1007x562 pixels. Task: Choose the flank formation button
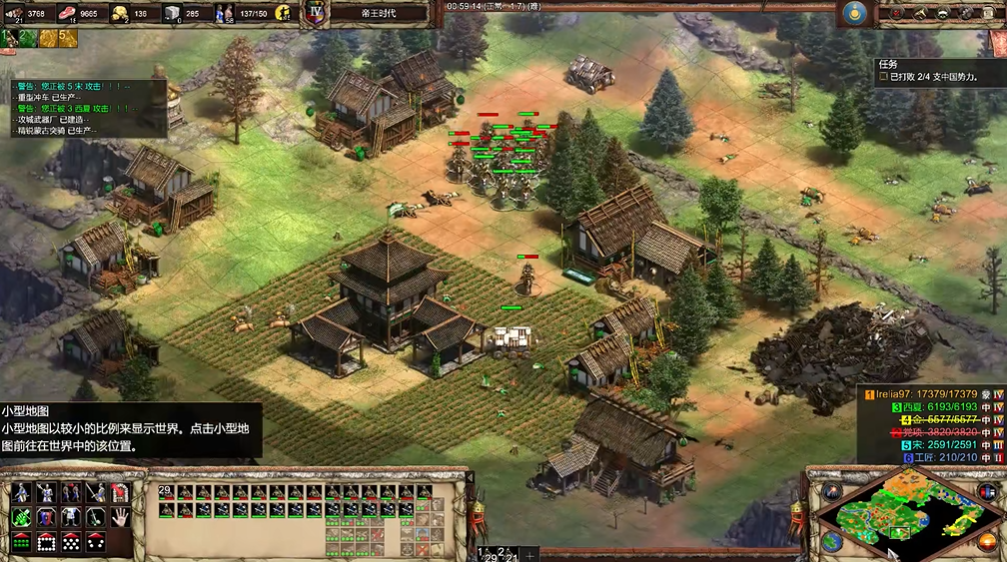[96, 542]
